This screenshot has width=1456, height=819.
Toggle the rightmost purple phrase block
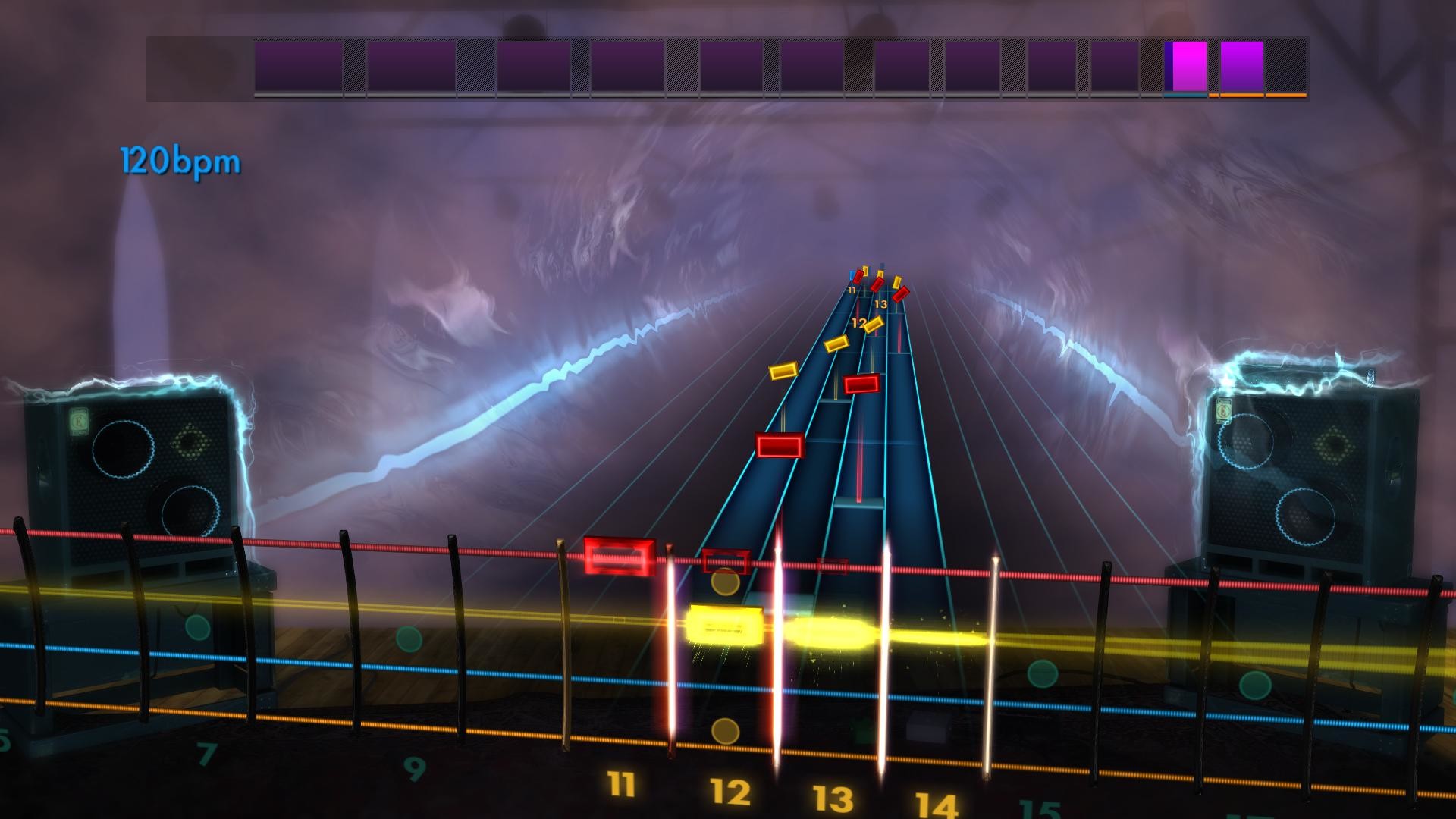click(x=1242, y=64)
